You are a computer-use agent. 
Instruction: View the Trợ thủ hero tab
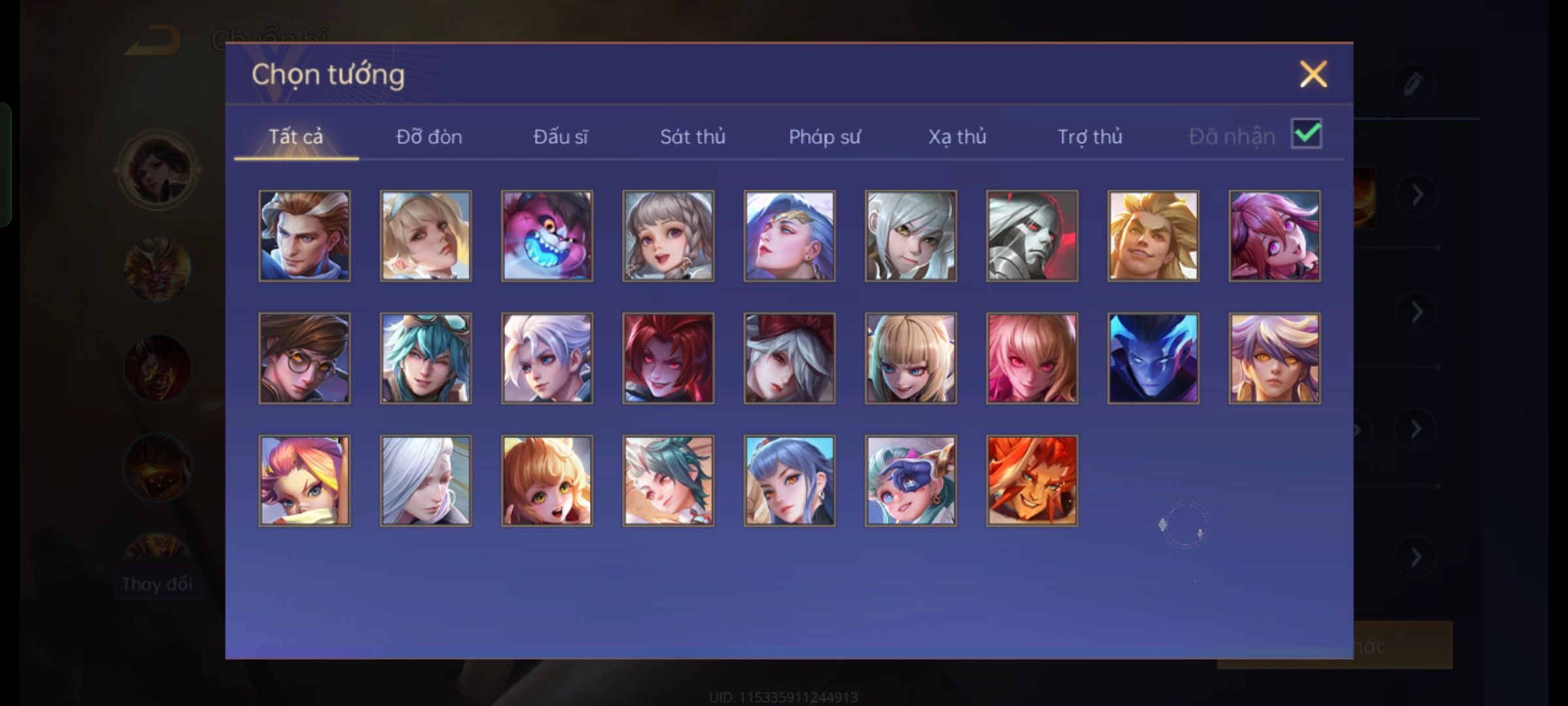(x=1090, y=137)
